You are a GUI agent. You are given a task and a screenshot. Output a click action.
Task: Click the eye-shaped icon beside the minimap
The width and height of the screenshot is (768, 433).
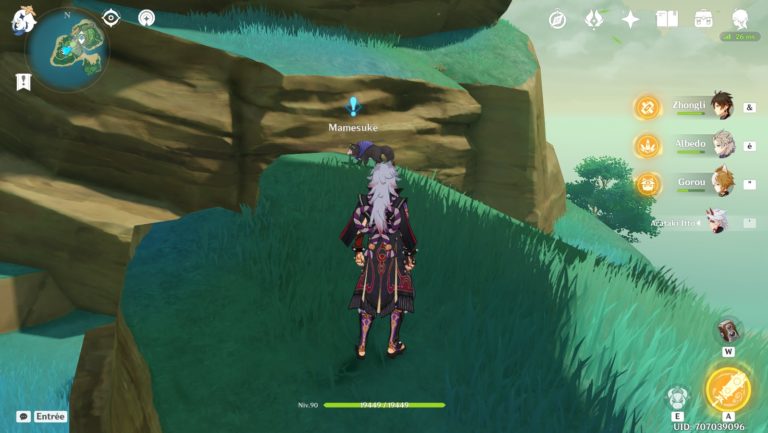[111, 18]
